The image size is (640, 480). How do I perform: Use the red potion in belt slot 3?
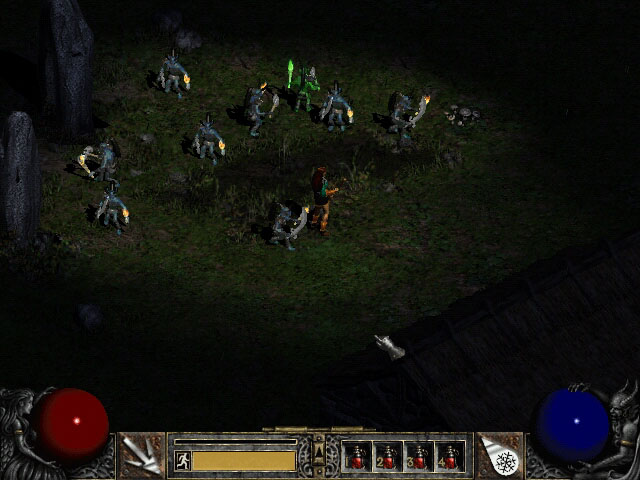tap(419, 457)
